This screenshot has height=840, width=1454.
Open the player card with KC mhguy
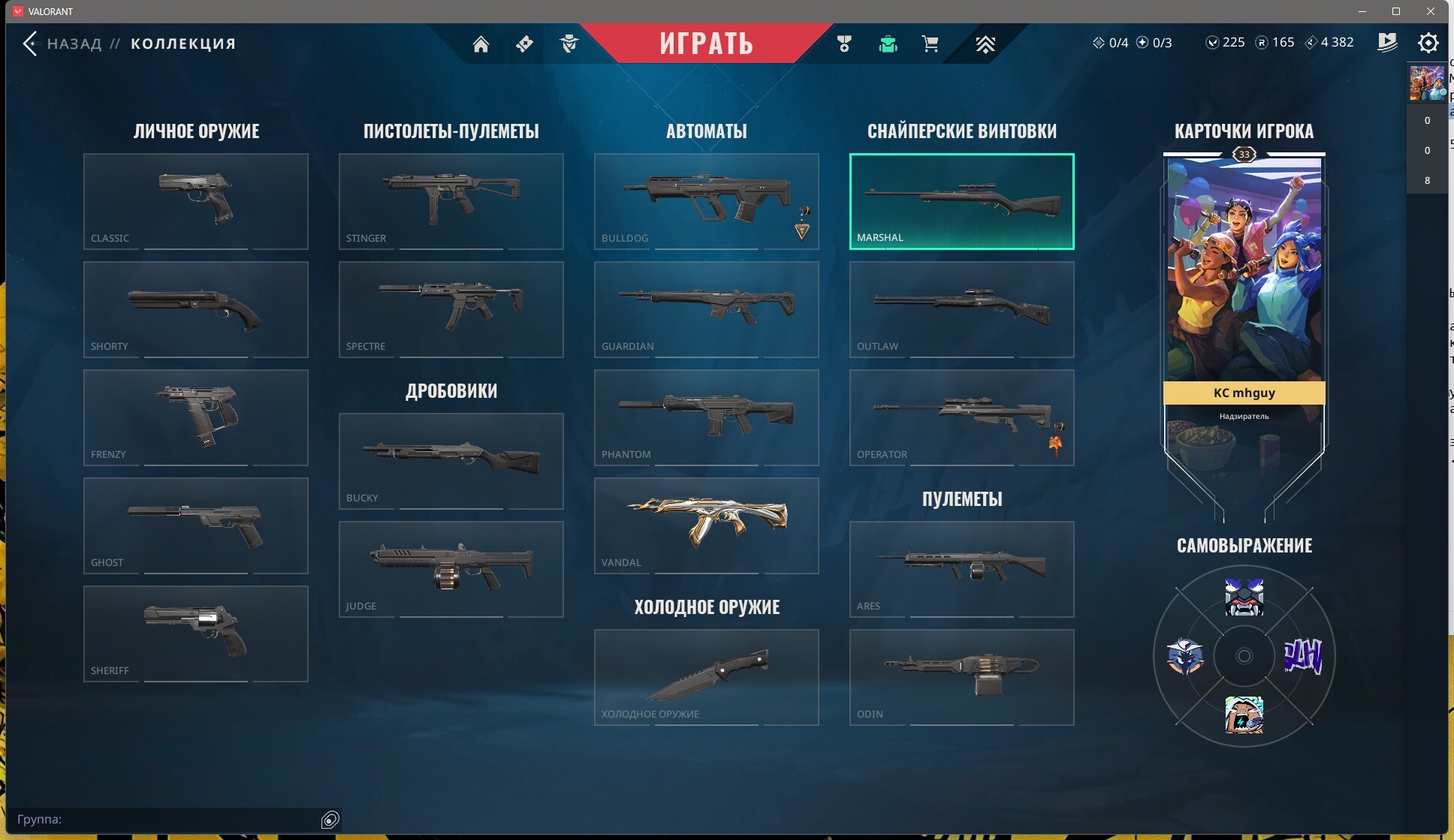(x=1244, y=300)
